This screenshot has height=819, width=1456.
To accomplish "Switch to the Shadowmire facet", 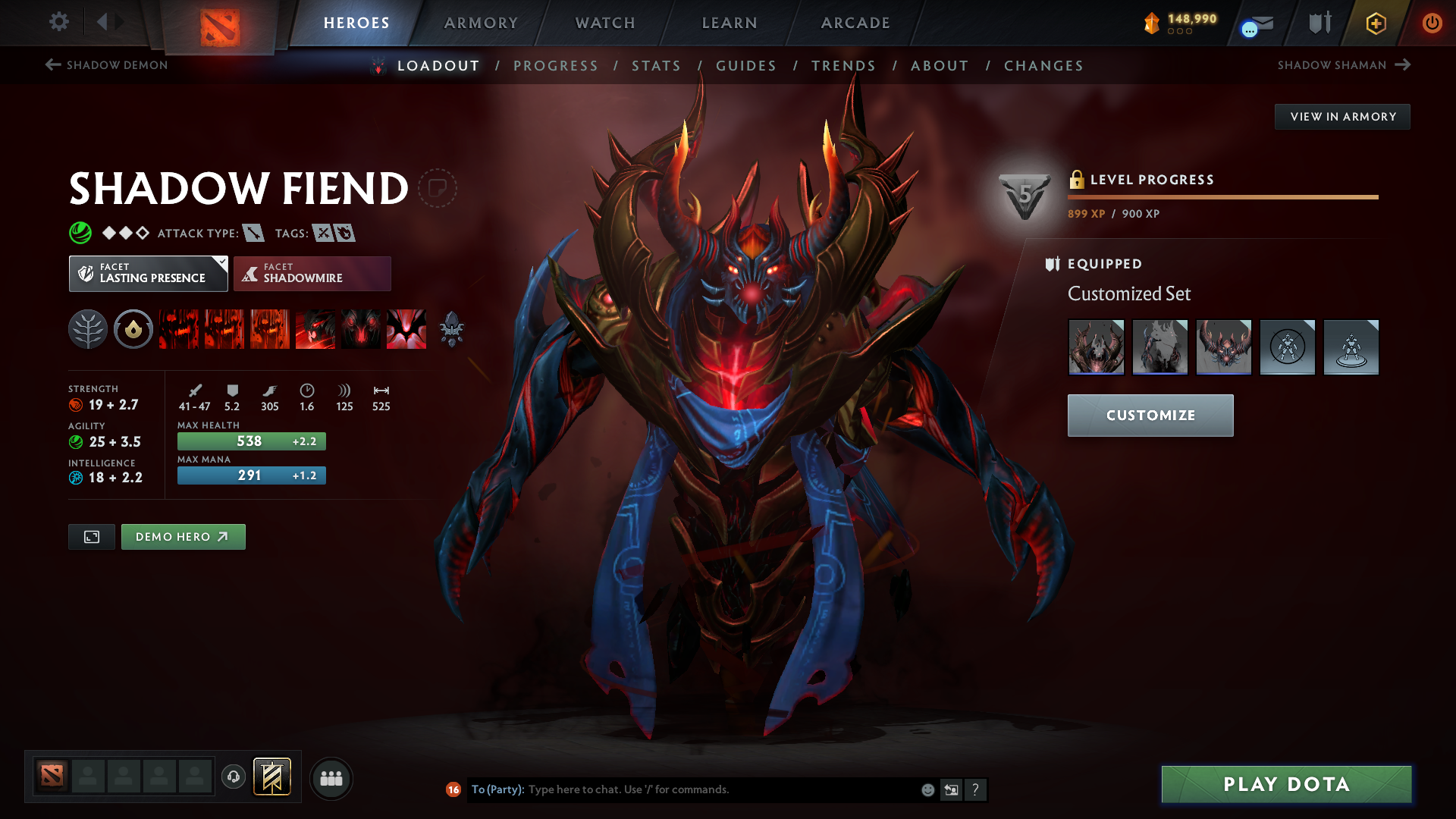I will click(x=312, y=273).
